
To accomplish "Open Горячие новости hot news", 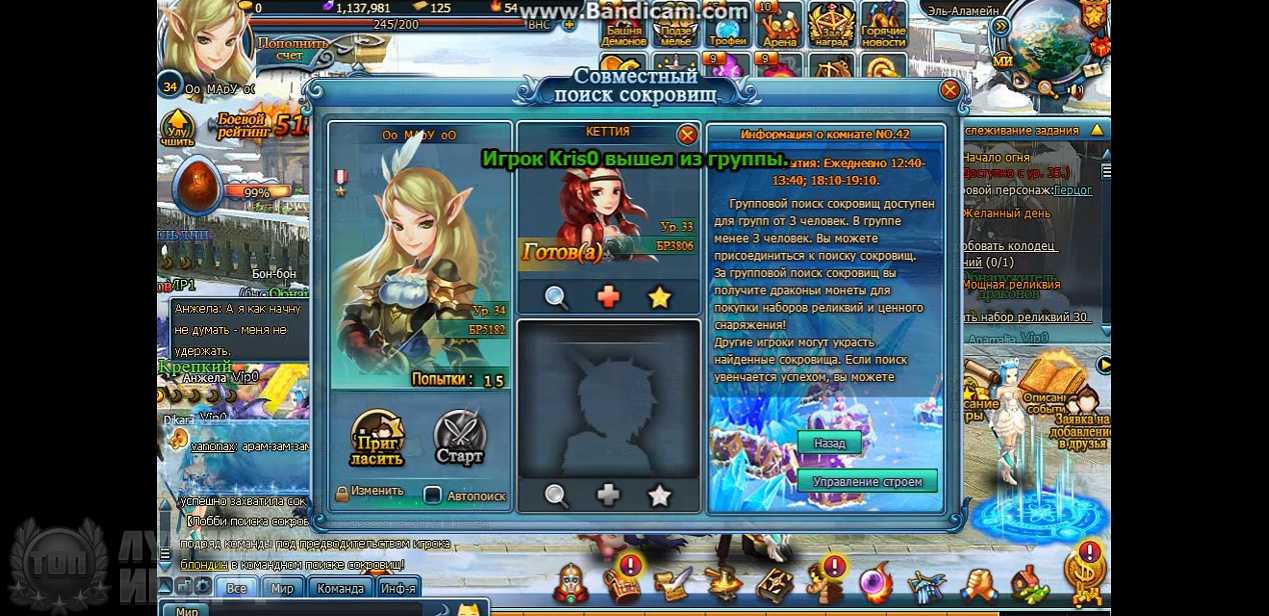I will tap(883, 25).
